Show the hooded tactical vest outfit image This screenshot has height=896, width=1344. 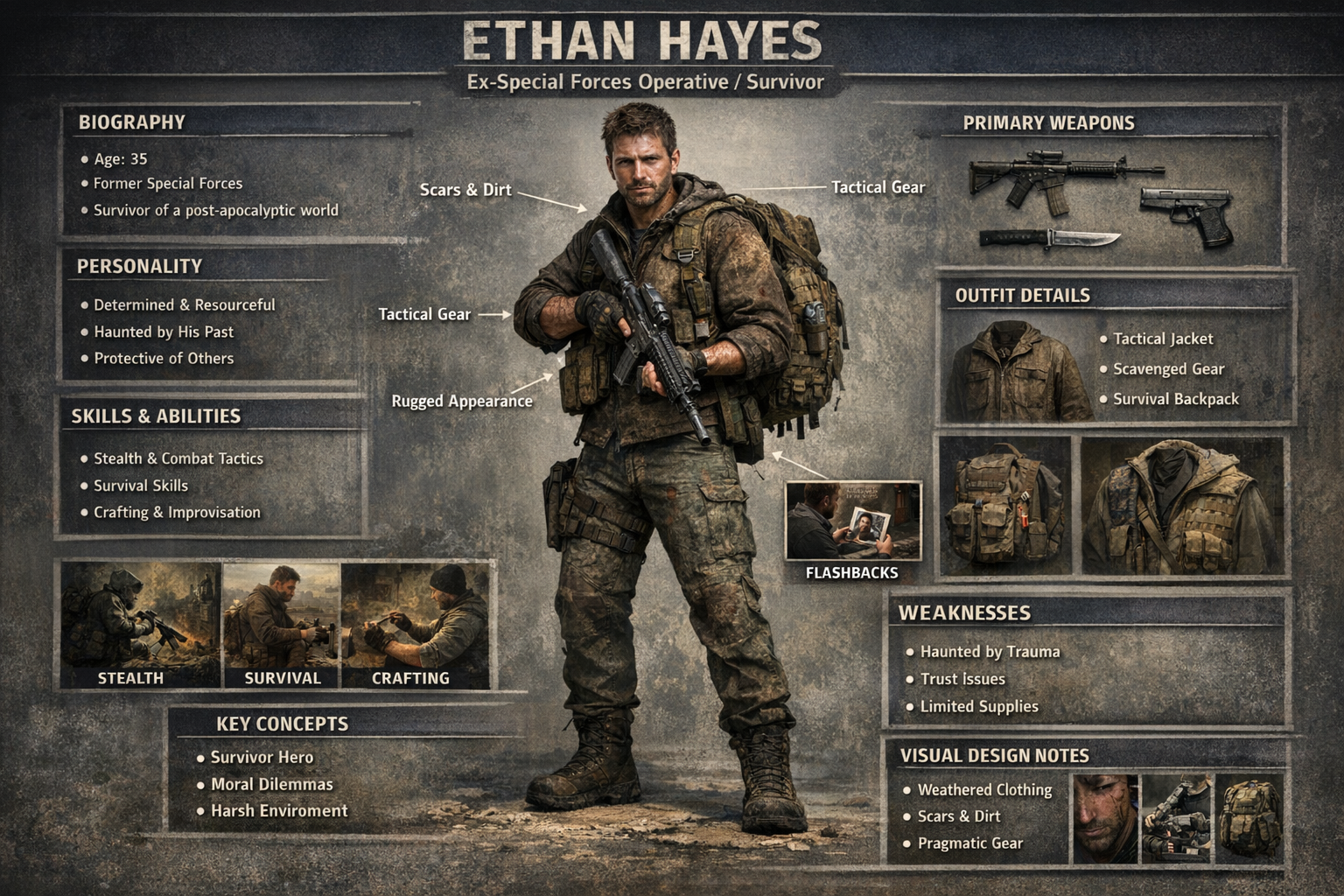(x=1181, y=506)
